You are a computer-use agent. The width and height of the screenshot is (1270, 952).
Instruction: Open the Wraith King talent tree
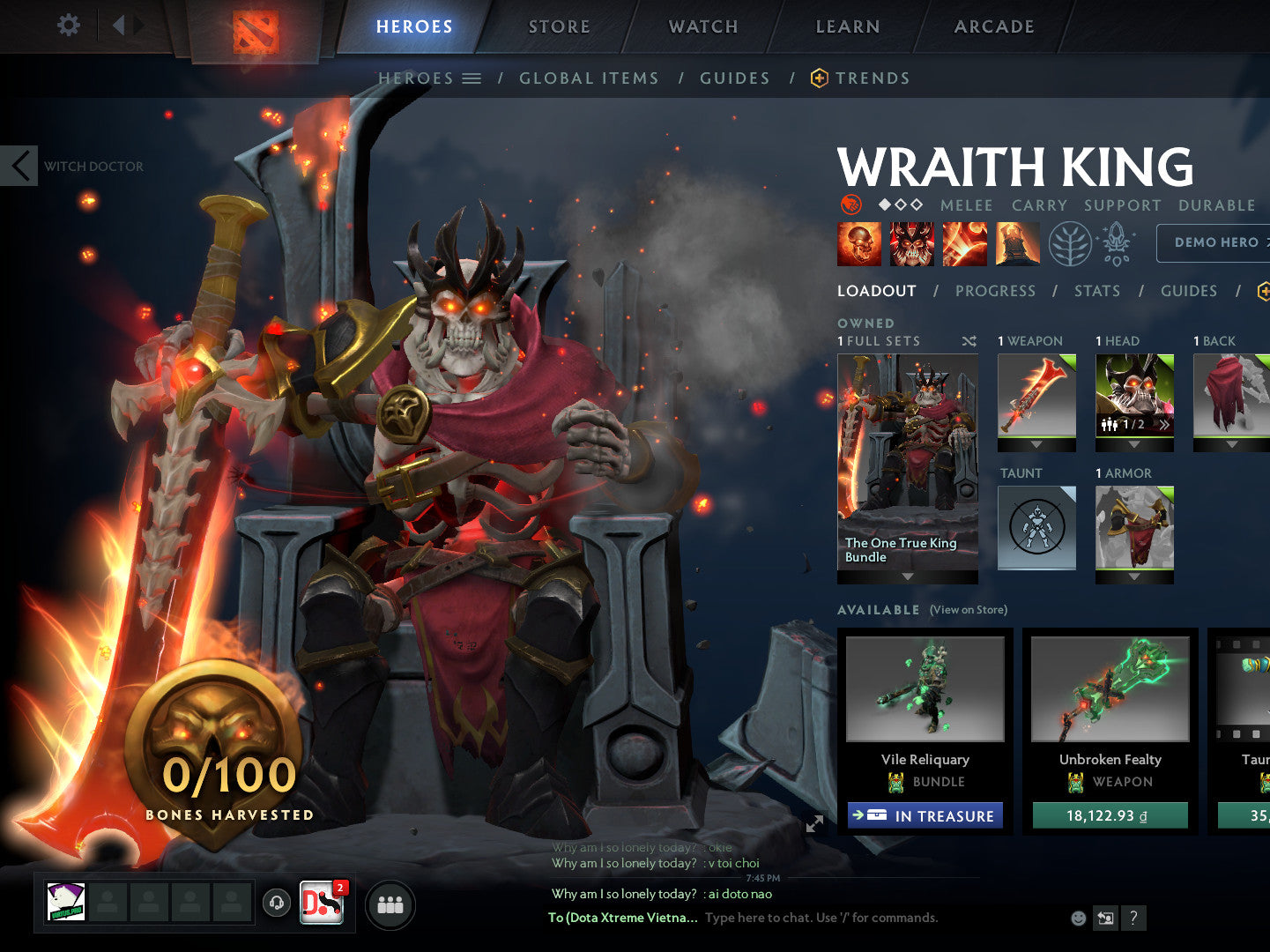tap(1069, 244)
